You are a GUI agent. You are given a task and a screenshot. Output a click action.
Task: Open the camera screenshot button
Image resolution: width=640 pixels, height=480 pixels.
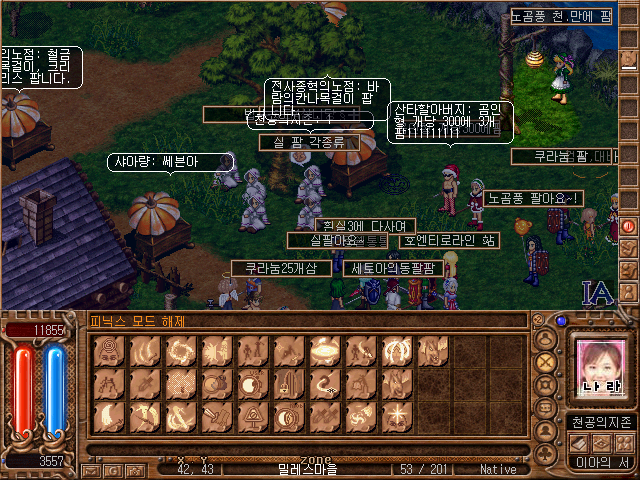(136, 469)
